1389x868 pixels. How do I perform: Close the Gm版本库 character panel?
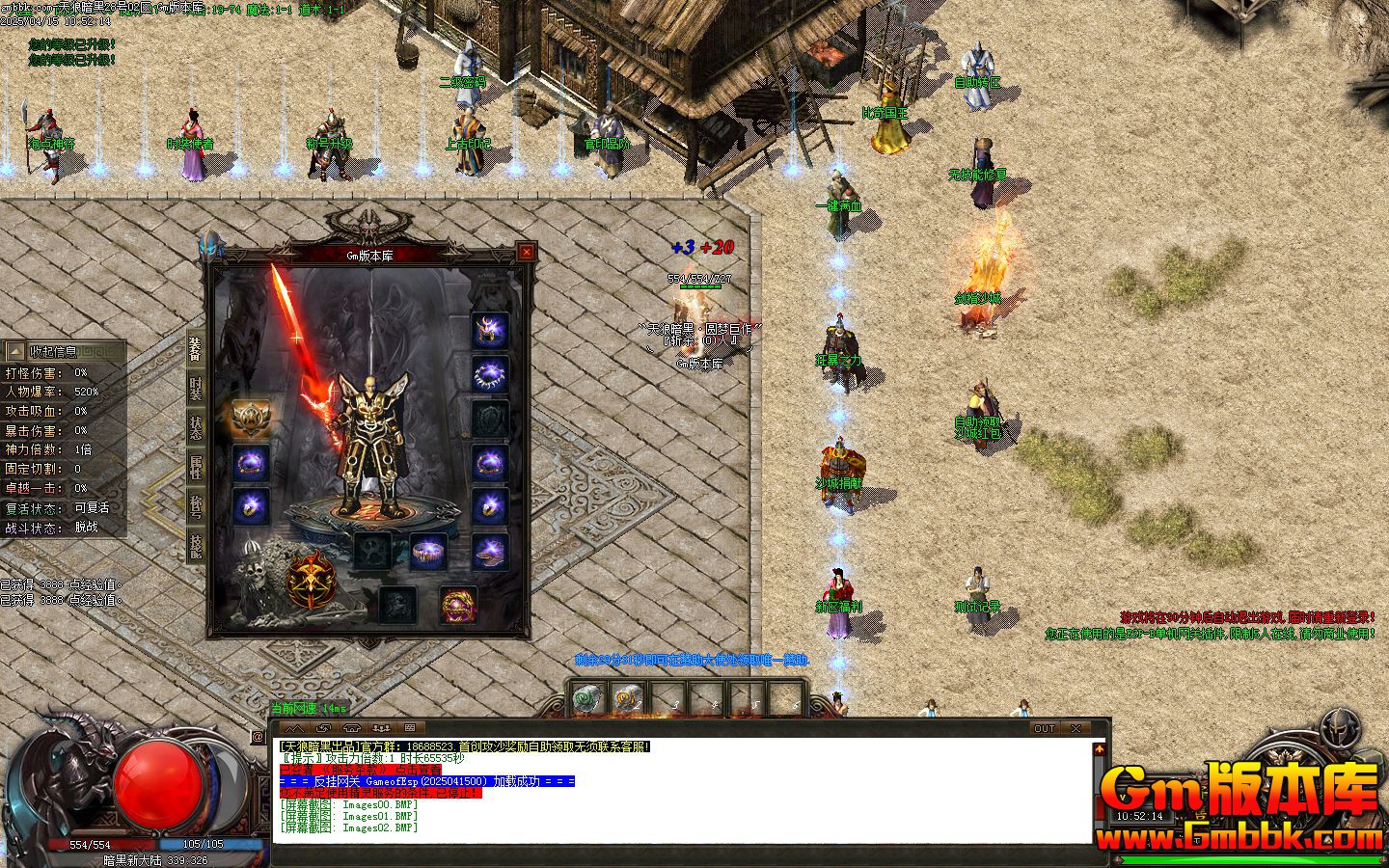pyautogui.click(x=526, y=253)
